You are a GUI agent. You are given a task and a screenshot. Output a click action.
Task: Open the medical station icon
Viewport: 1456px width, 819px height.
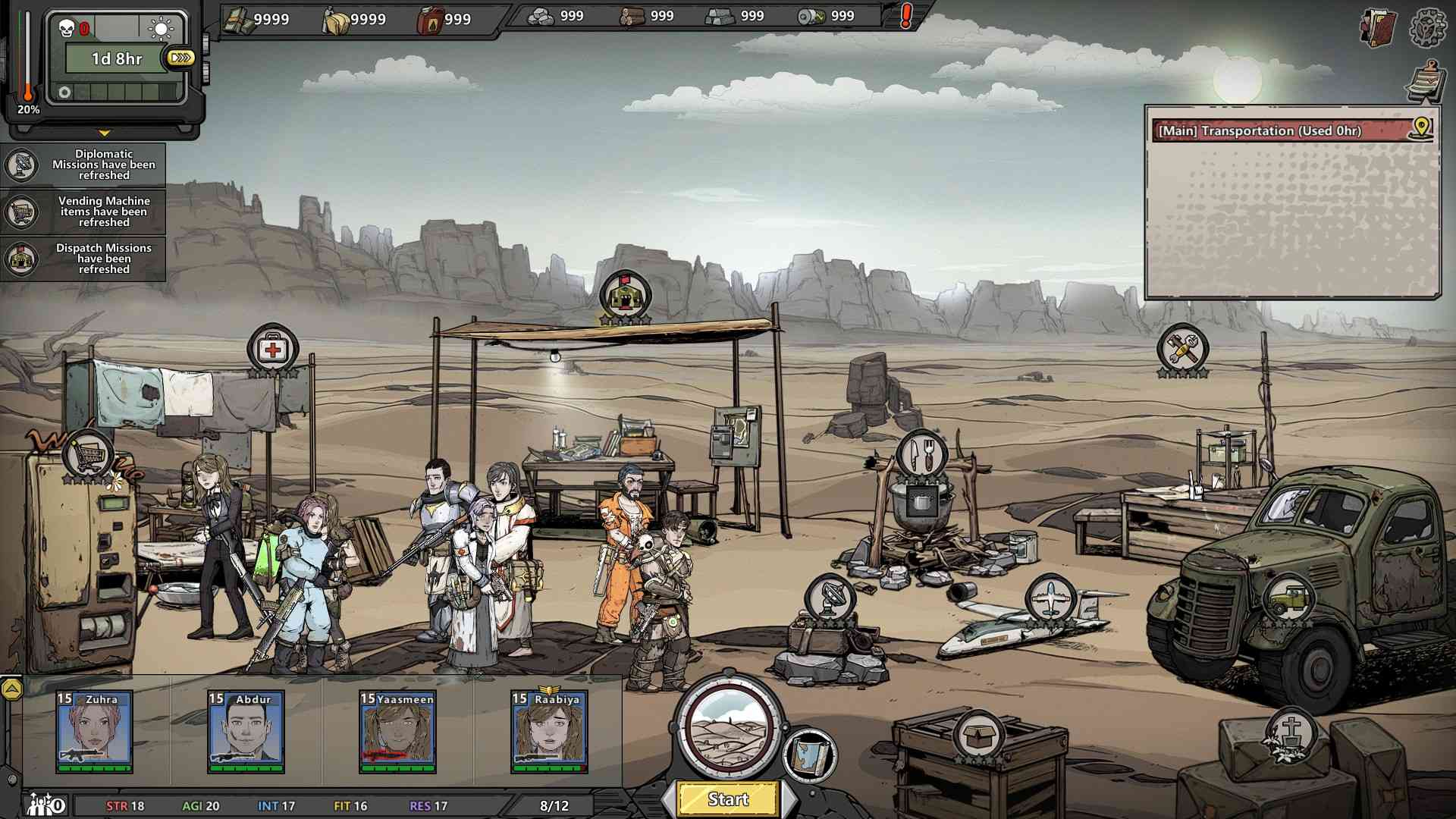272,349
